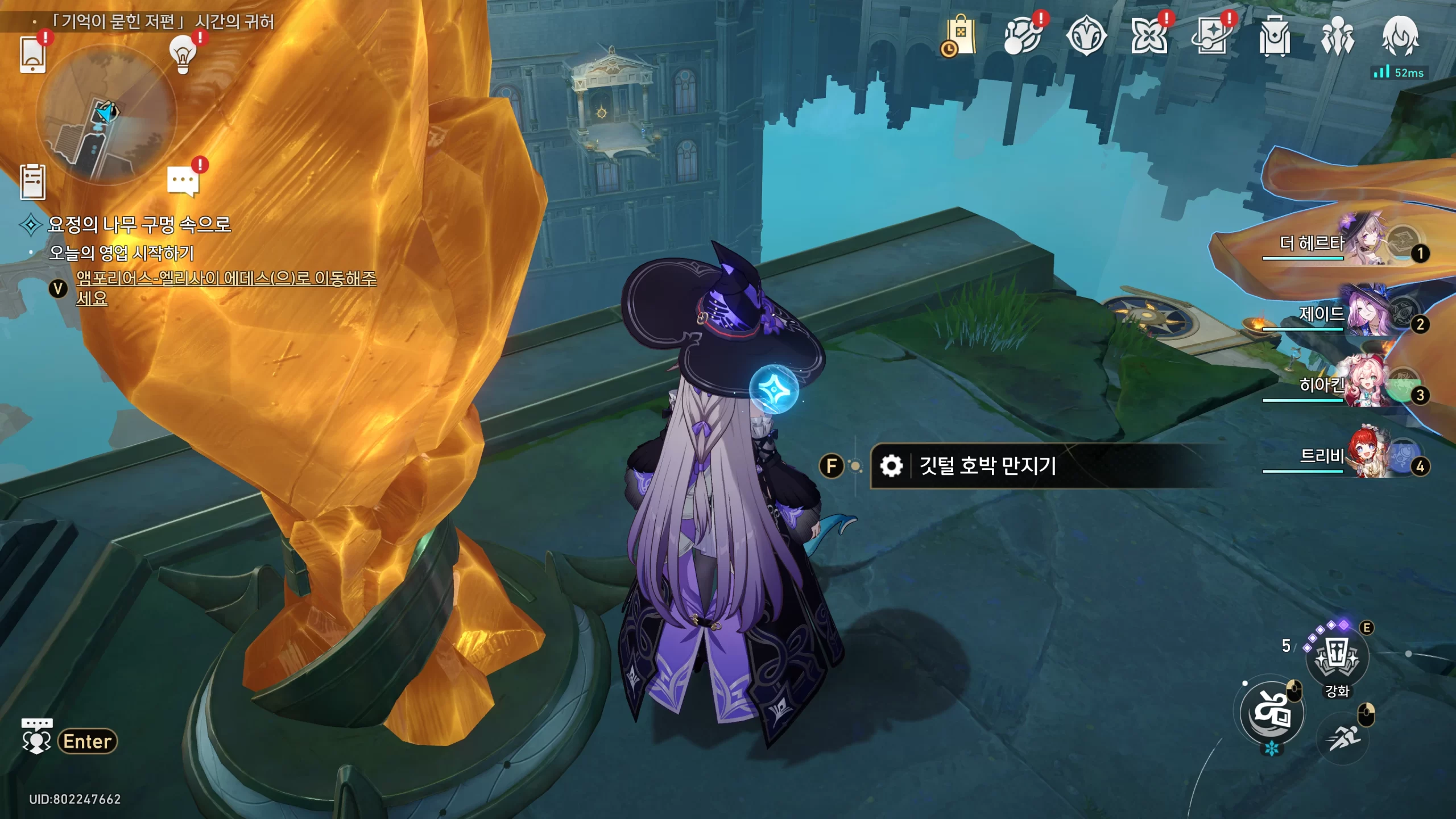
Task: Open the chat speech bubble icon
Action: (183, 181)
